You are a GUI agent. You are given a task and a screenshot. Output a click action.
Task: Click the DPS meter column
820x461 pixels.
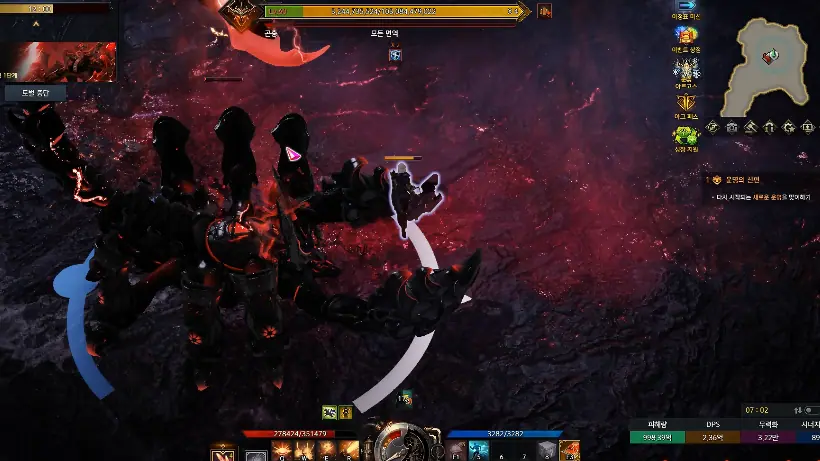coord(712,424)
